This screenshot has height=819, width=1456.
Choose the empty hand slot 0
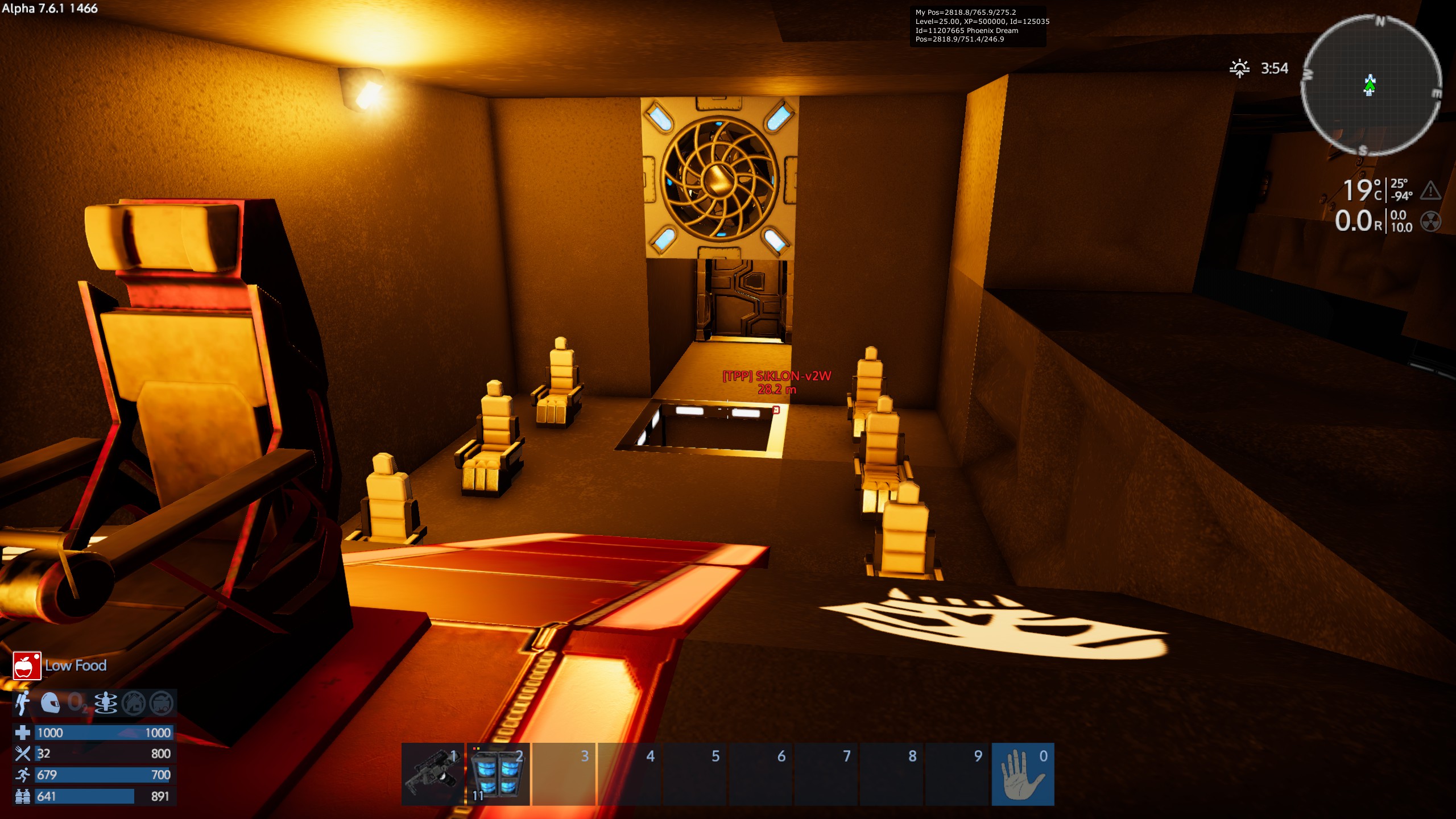1023,774
